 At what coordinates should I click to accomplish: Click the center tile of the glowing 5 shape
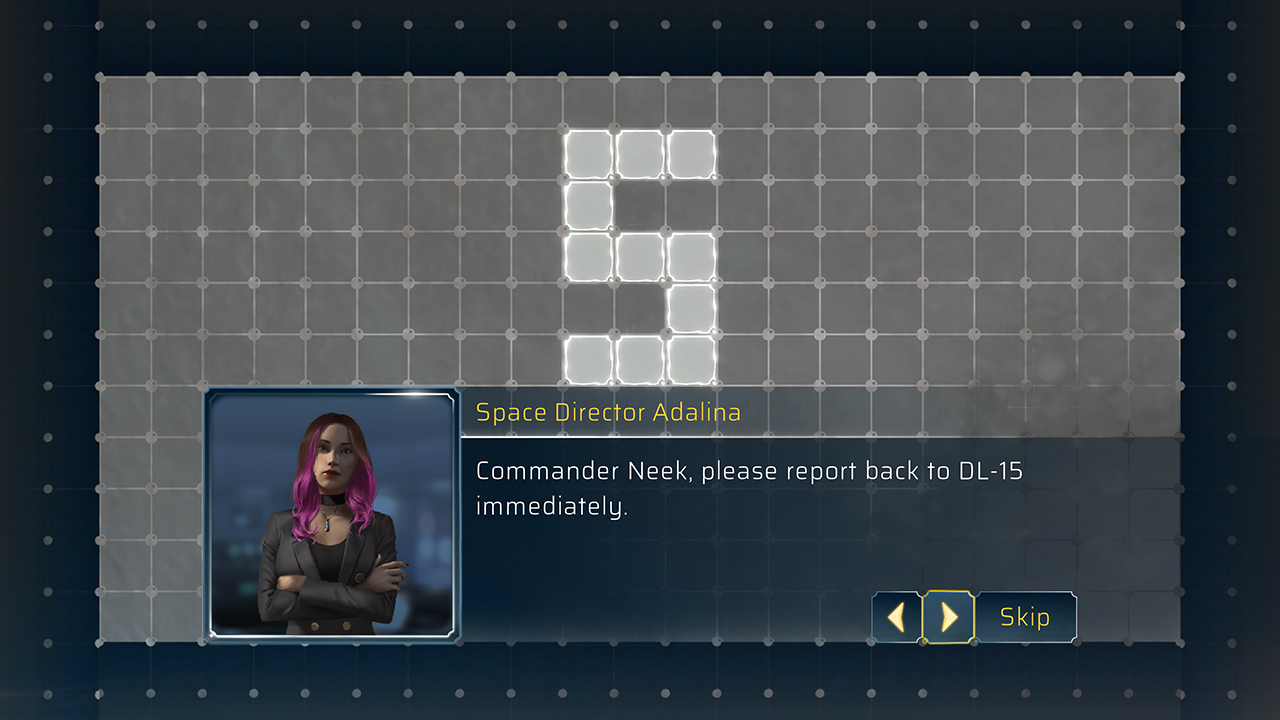click(637, 255)
